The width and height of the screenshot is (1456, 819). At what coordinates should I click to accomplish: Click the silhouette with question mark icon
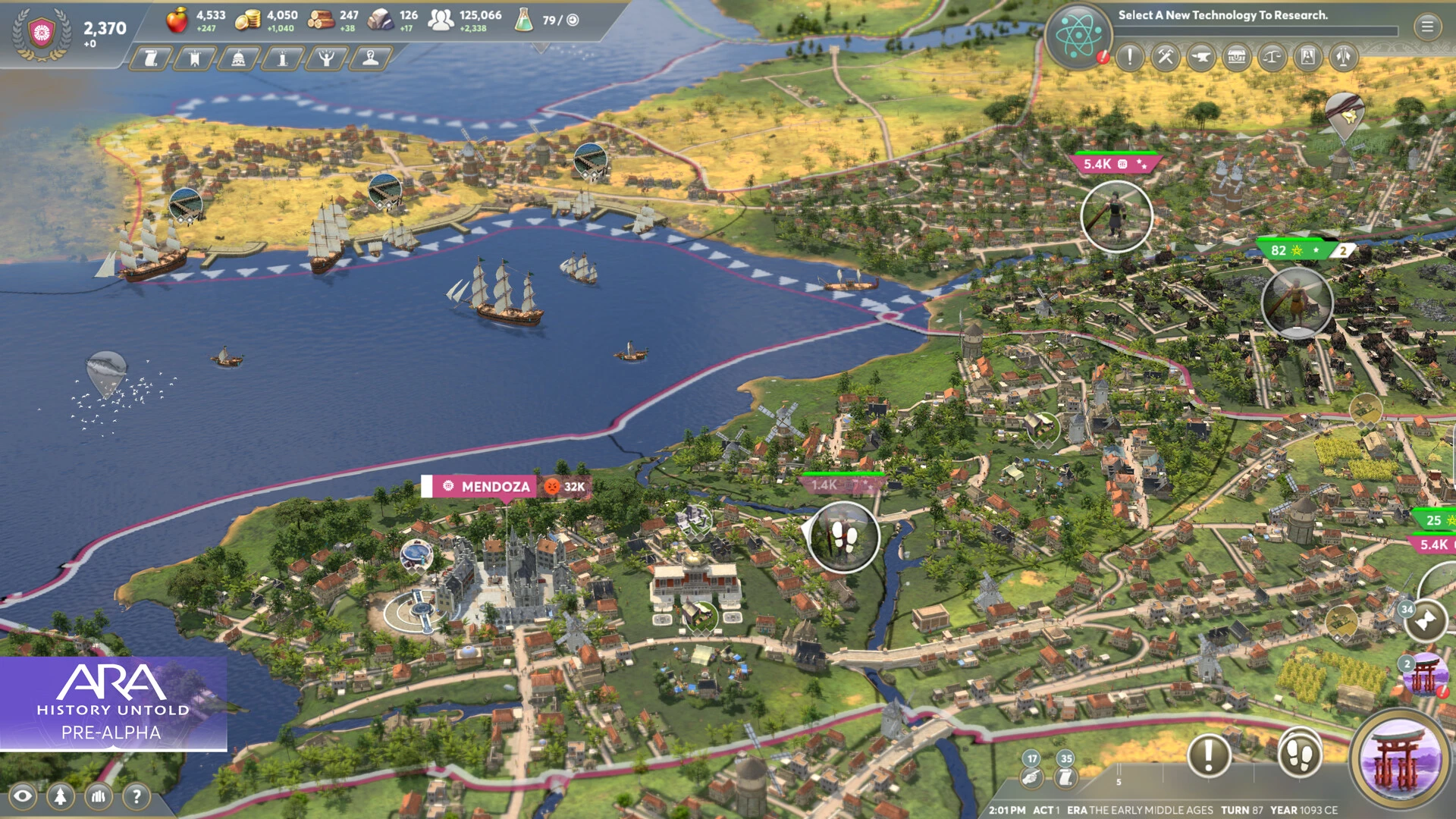(x=370, y=58)
